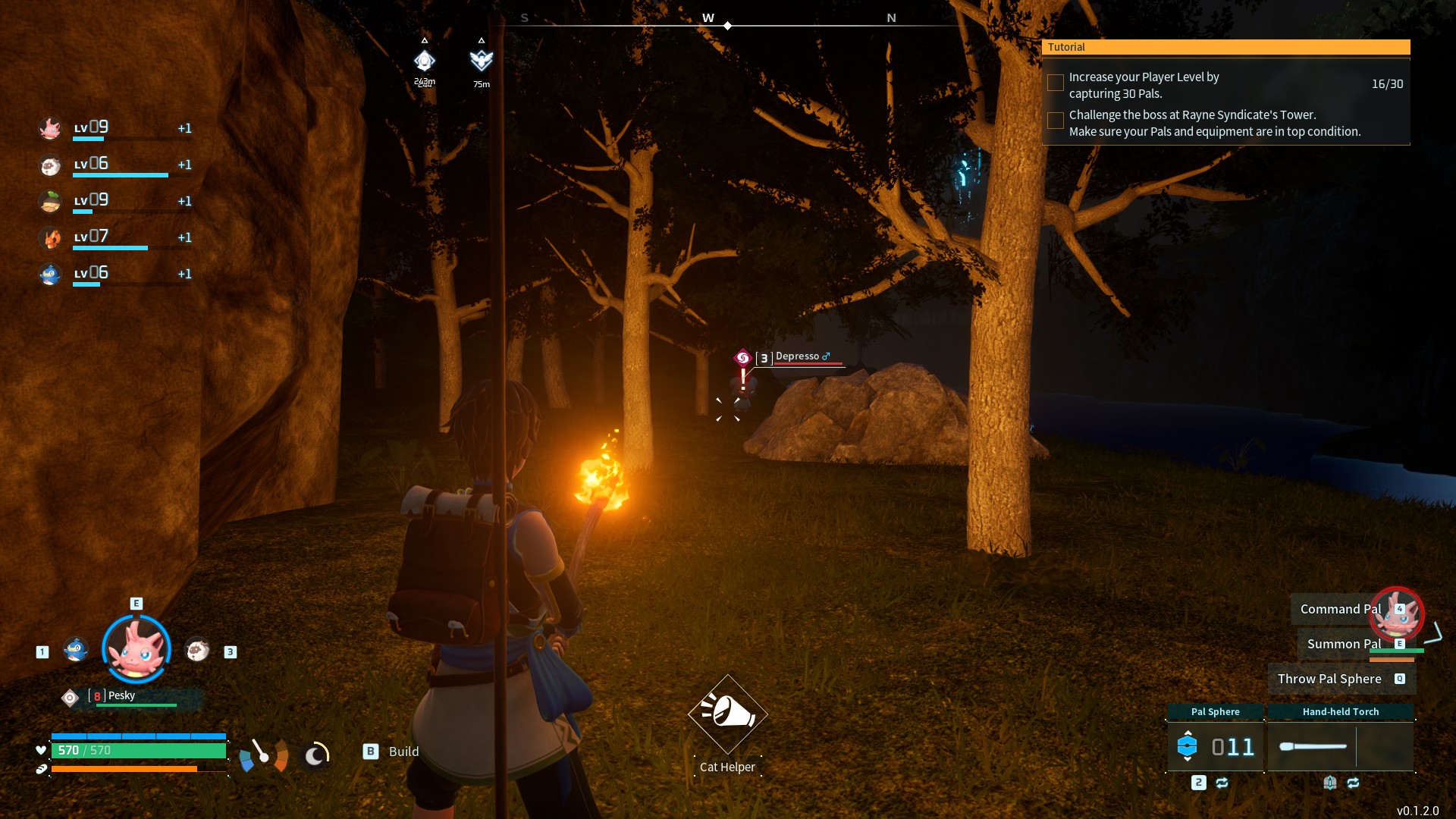Click the Rayne Syndicate Tower objective checkbox

pos(1055,121)
